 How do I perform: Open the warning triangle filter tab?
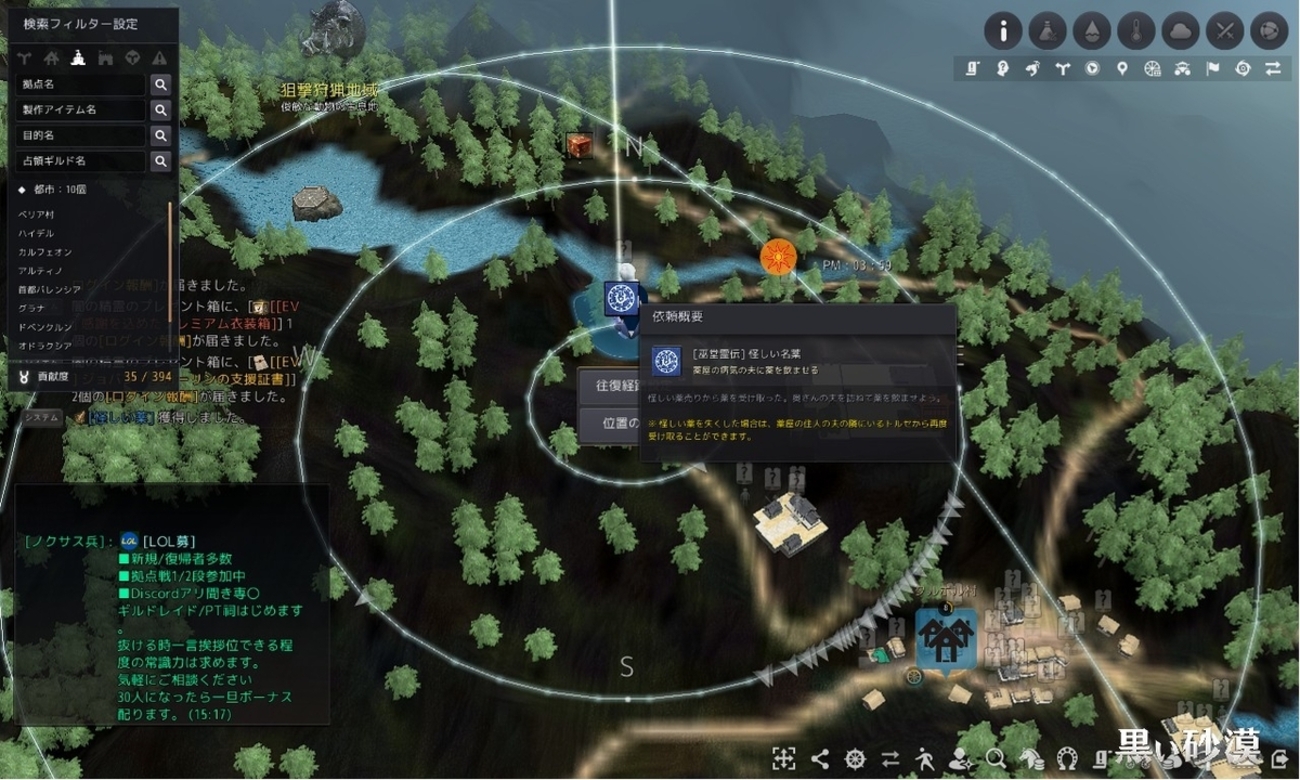159,57
